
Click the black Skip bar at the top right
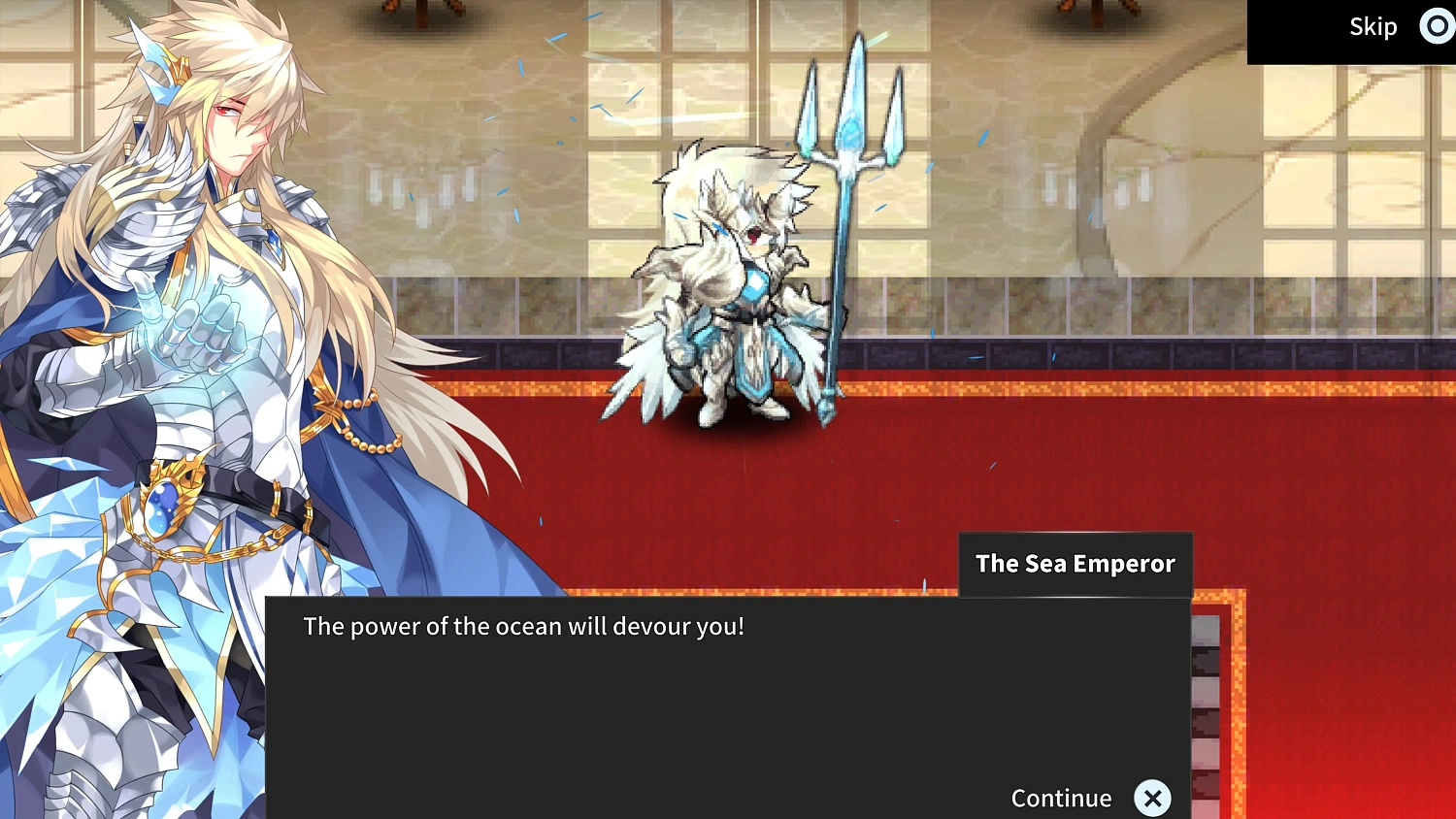(x=1351, y=26)
